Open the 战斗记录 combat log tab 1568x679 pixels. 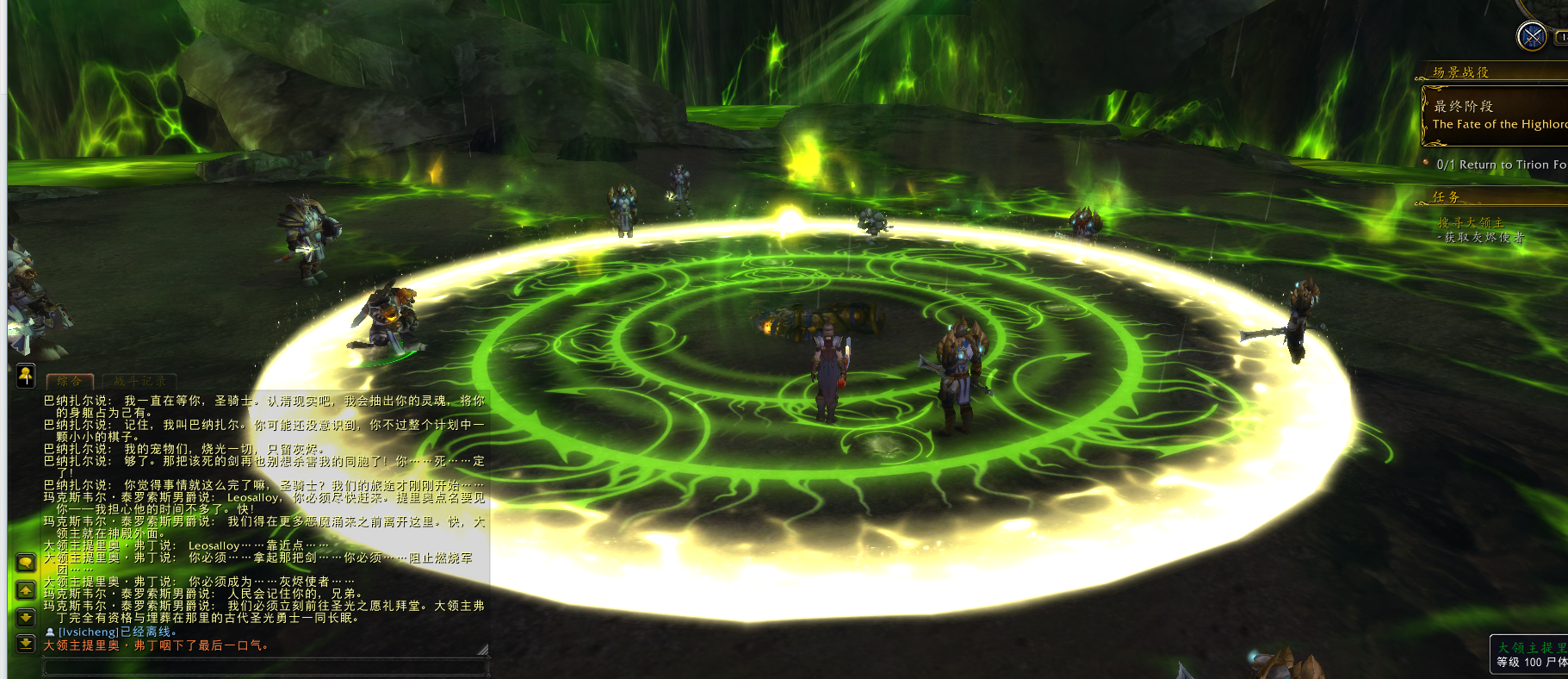(139, 381)
